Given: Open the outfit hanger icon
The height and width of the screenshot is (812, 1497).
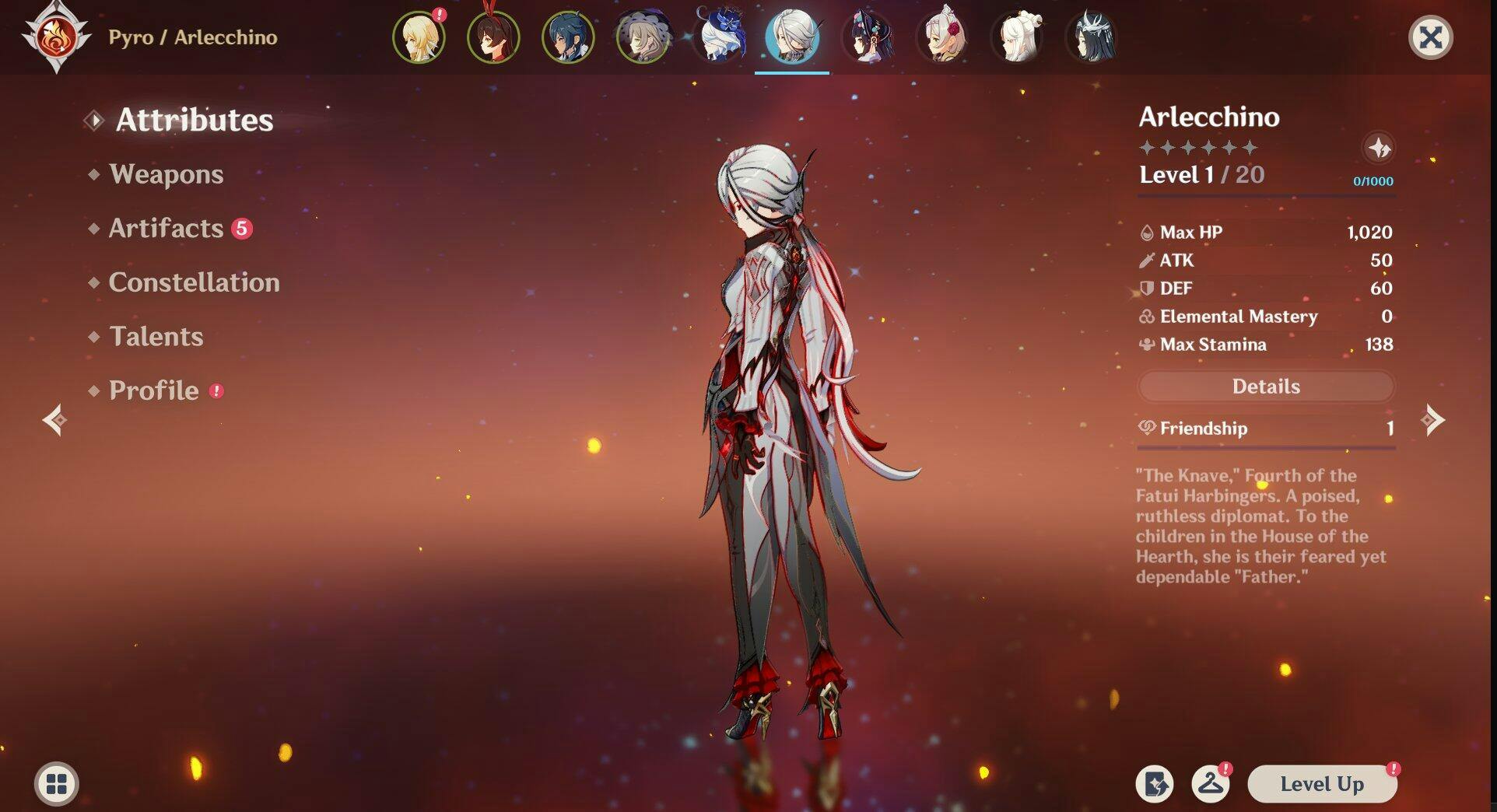Looking at the screenshot, I should (1210, 783).
